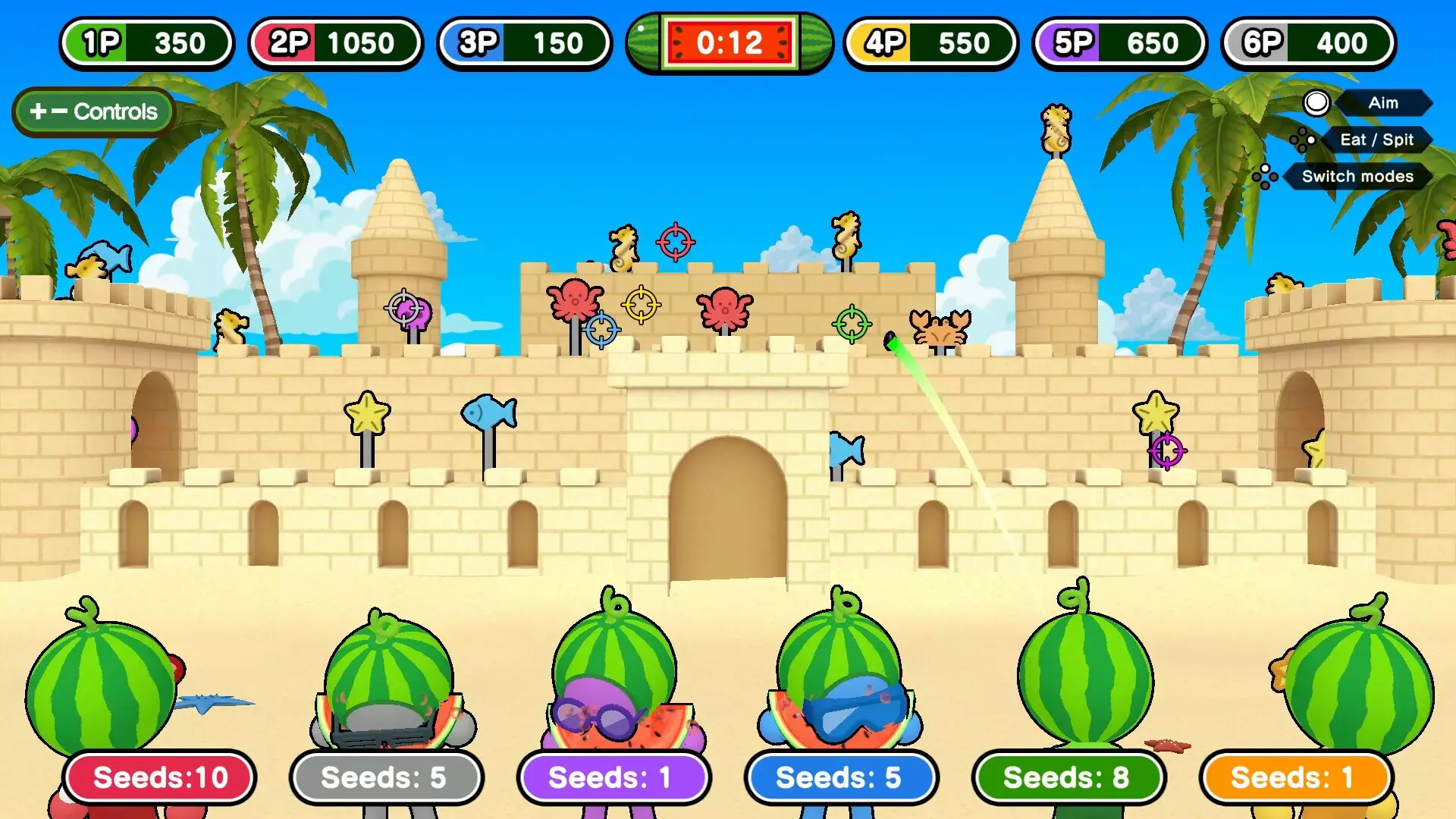This screenshot has width=1456, height=819.
Task: Open the Seeds: 8 counter pill
Action: point(1068,777)
